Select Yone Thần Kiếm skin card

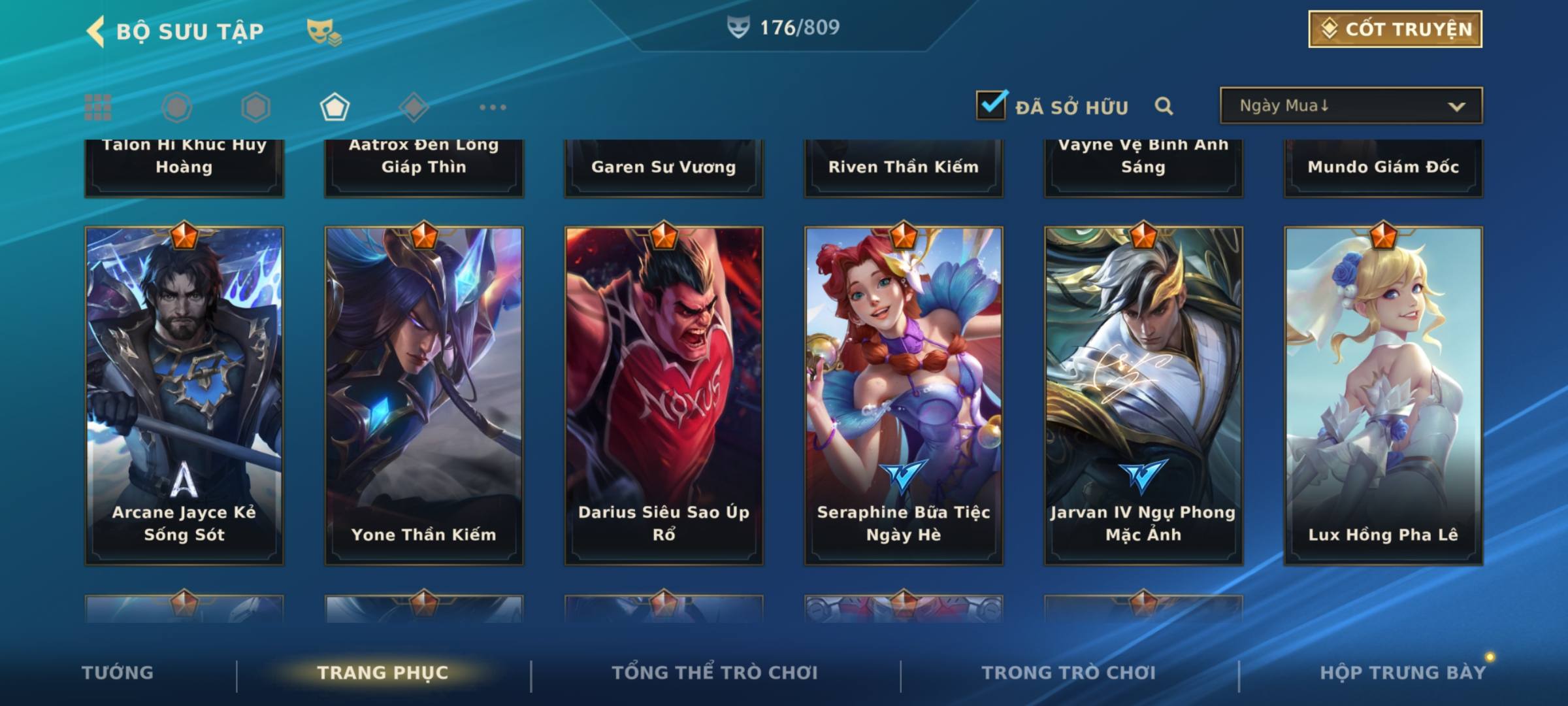(424, 395)
